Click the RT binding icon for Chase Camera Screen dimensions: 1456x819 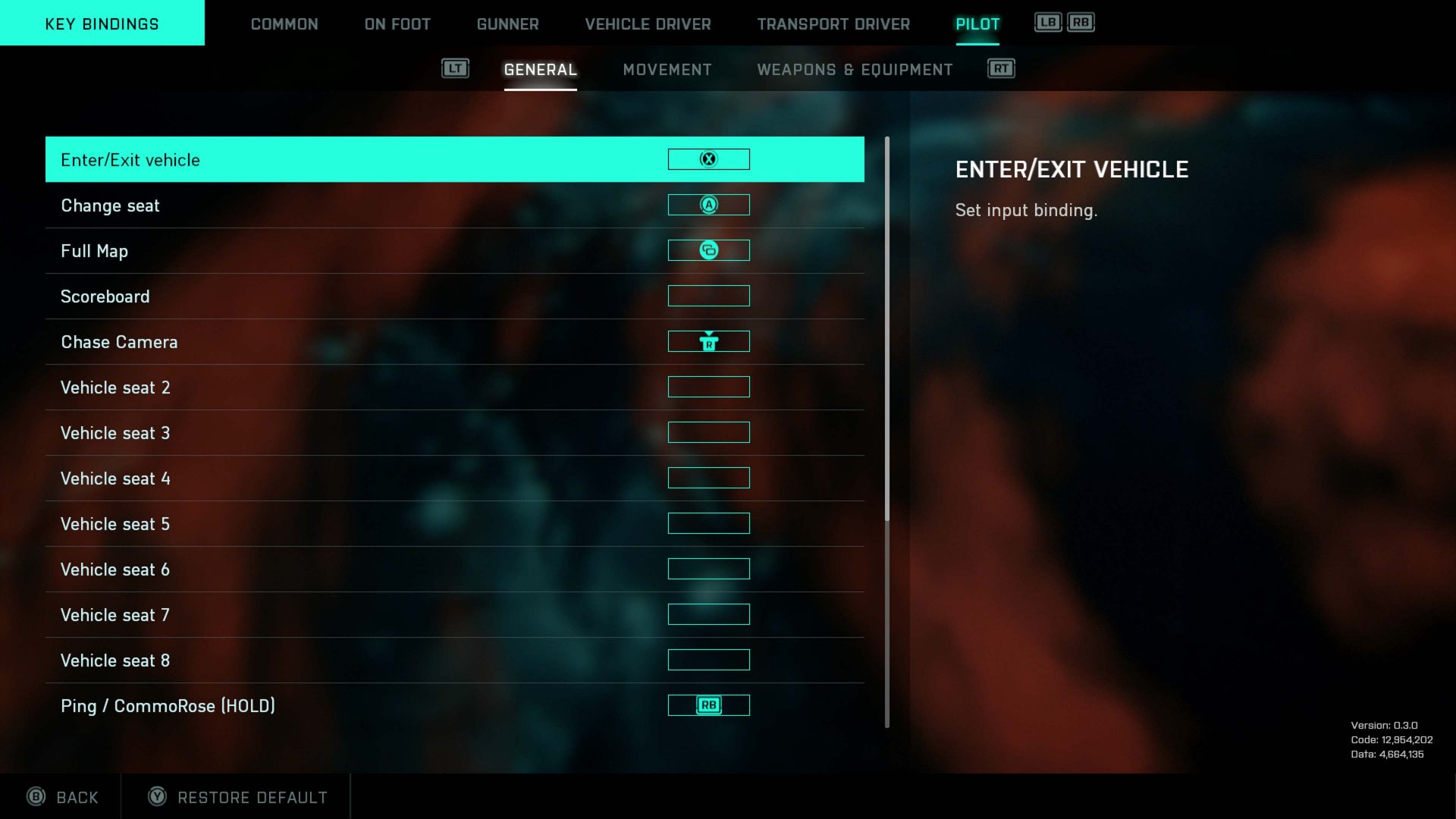coord(708,341)
